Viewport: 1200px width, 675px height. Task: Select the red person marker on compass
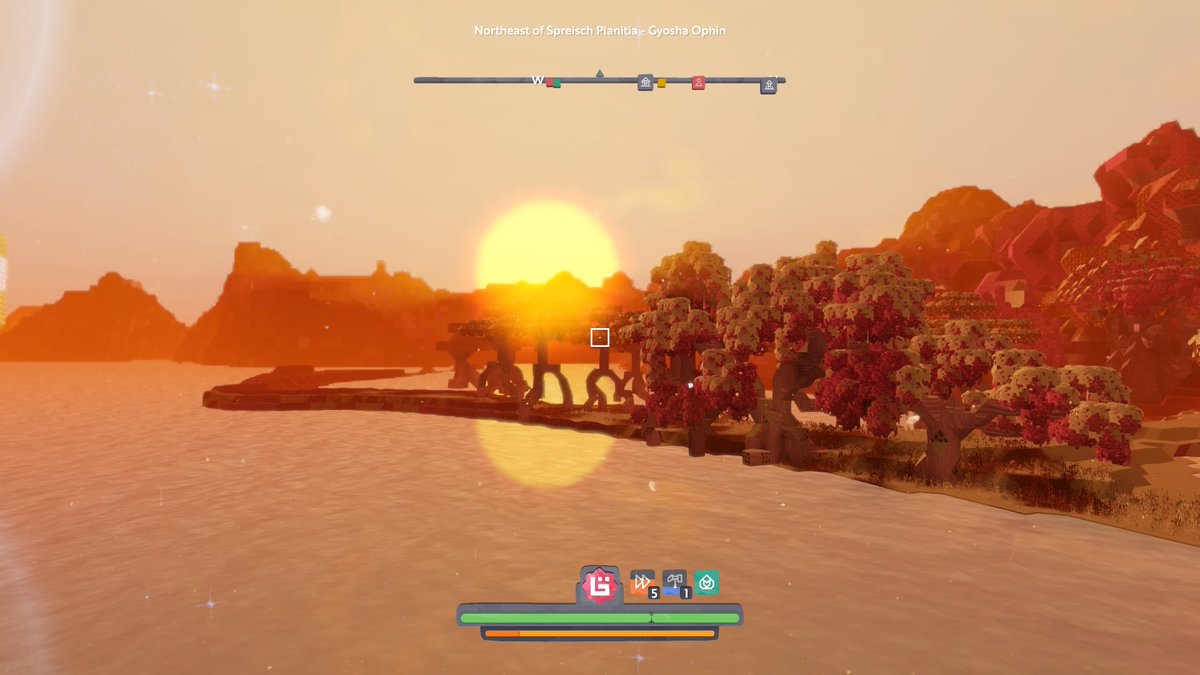(699, 82)
